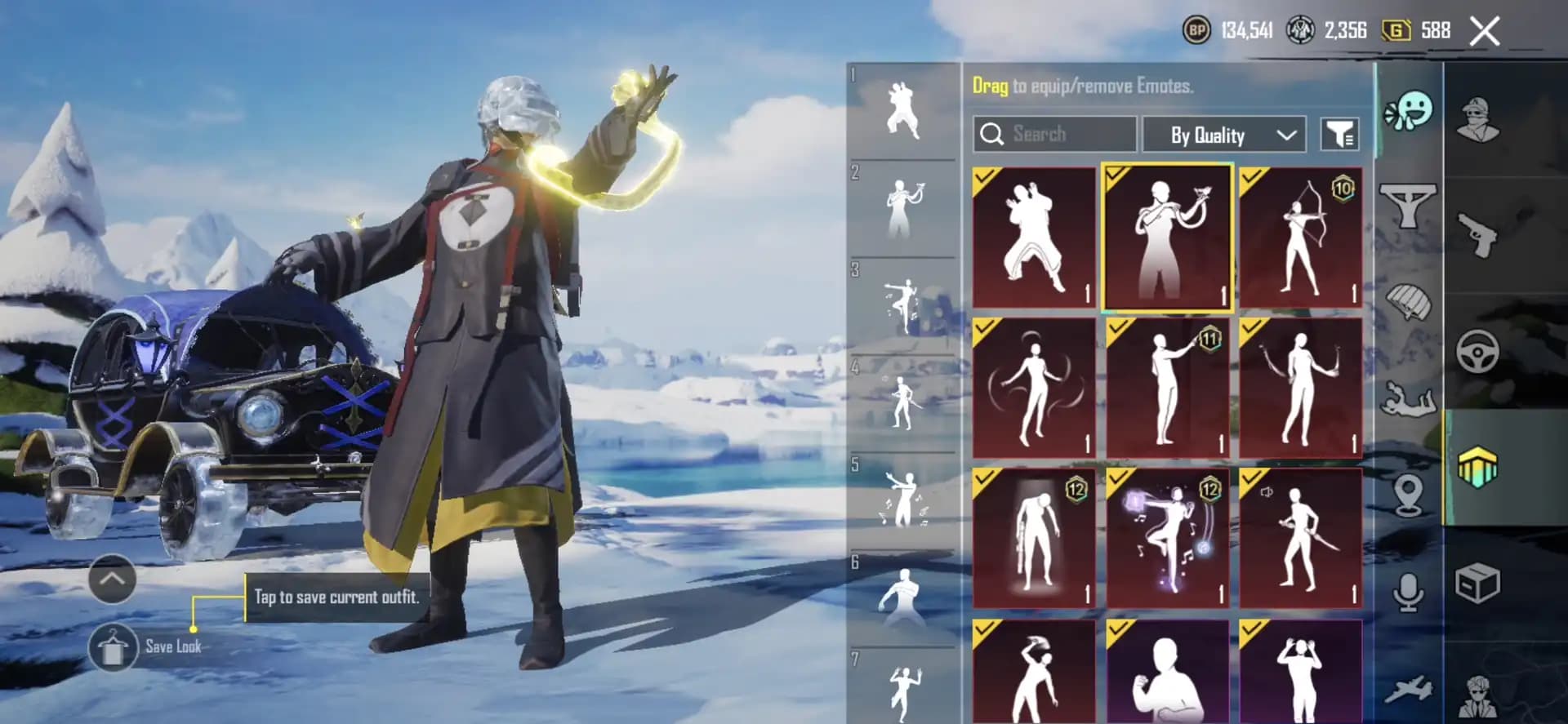Click the emote search field
This screenshot has width=1568, height=724.
pos(1053,135)
